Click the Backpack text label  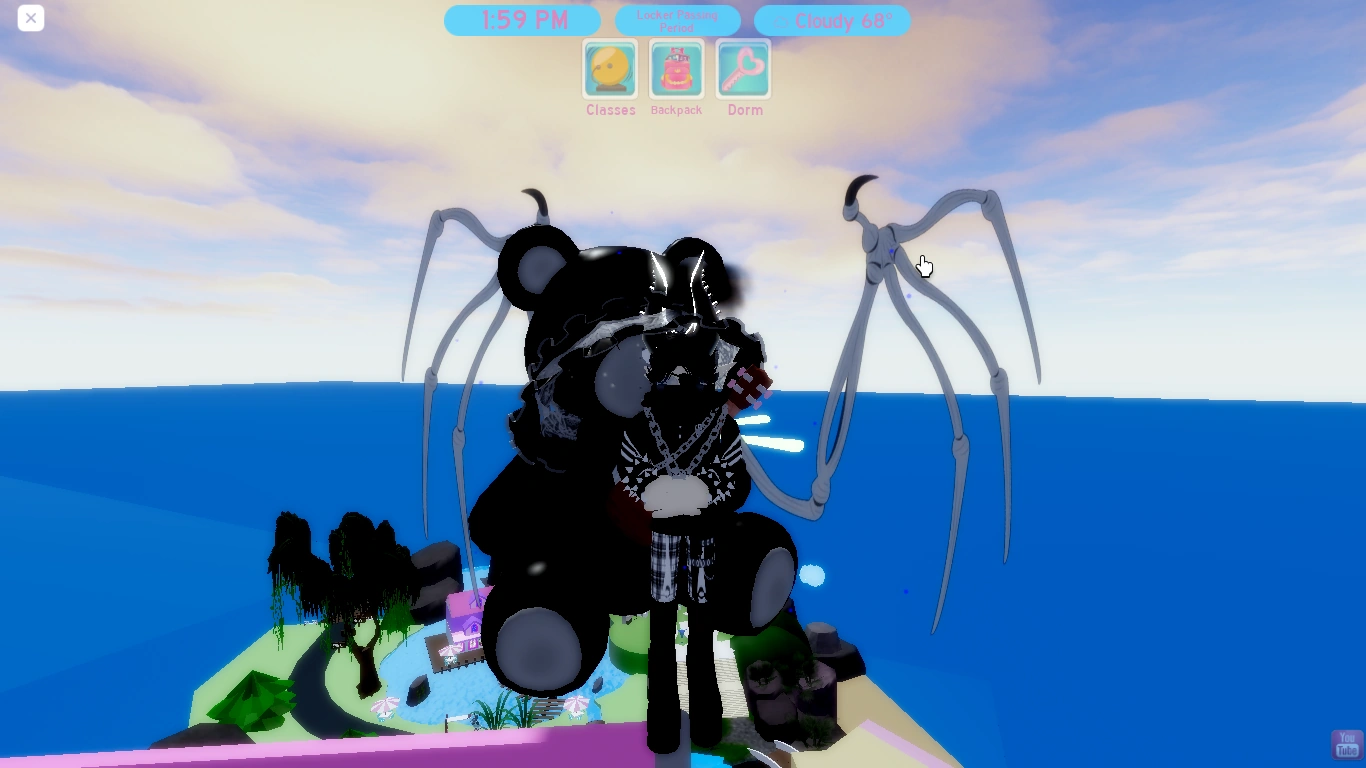676,110
